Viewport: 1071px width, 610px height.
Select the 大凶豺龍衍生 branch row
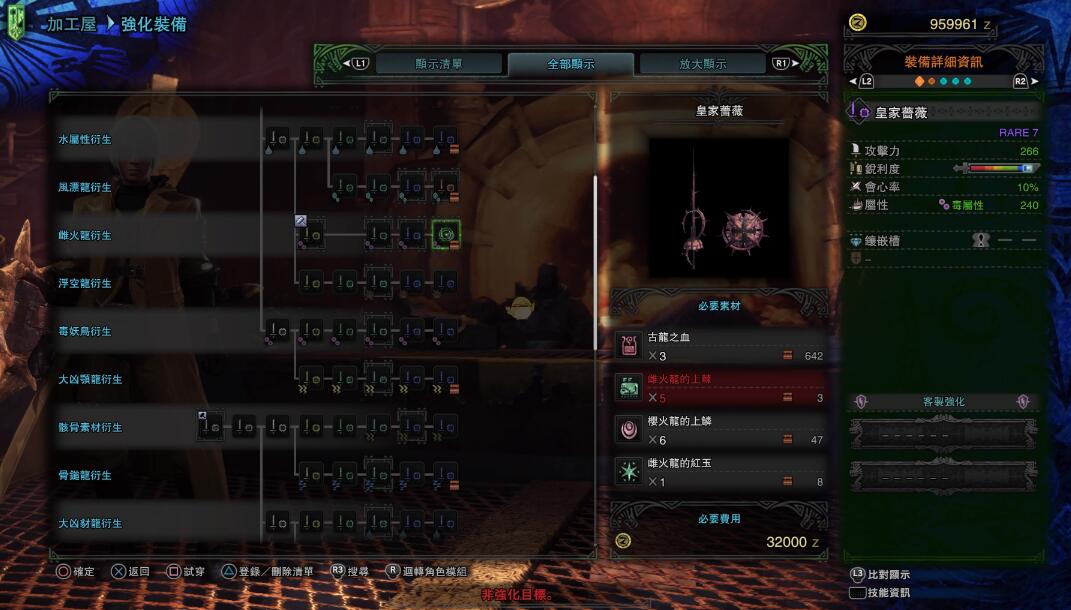pyautogui.click(x=90, y=523)
